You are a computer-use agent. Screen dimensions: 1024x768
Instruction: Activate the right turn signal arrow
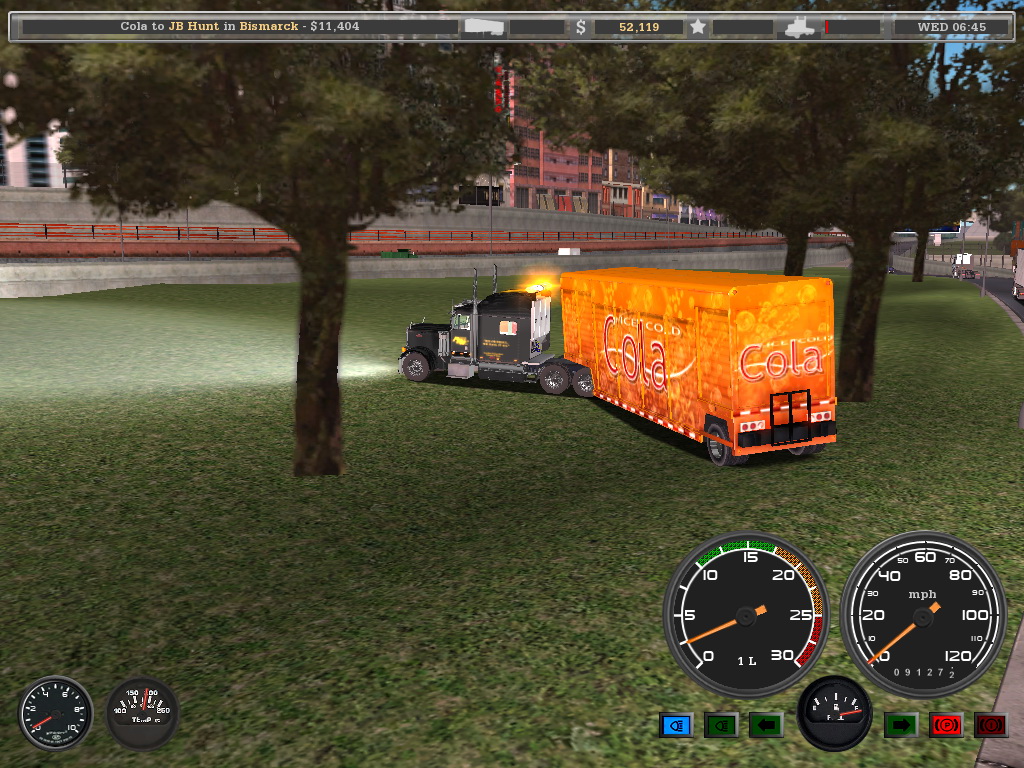click(900, 725)
